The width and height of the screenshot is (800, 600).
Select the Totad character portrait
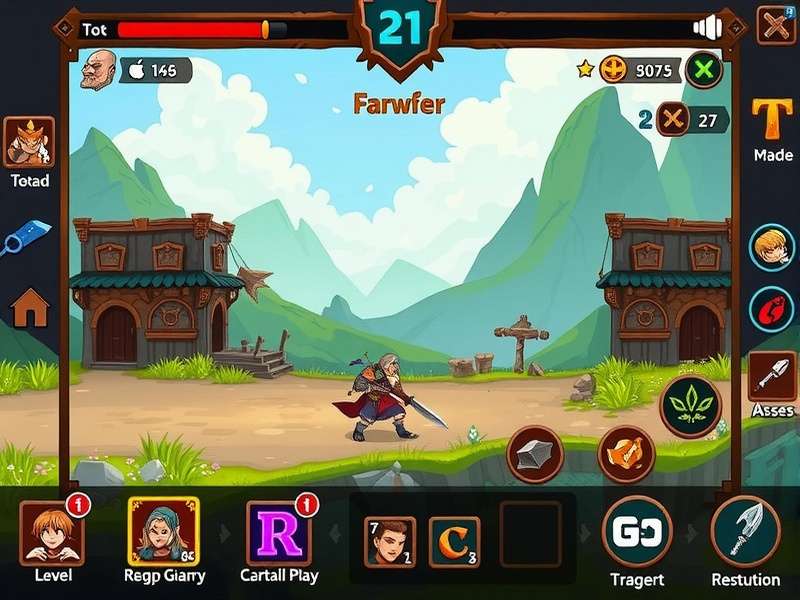pos(29,142)
